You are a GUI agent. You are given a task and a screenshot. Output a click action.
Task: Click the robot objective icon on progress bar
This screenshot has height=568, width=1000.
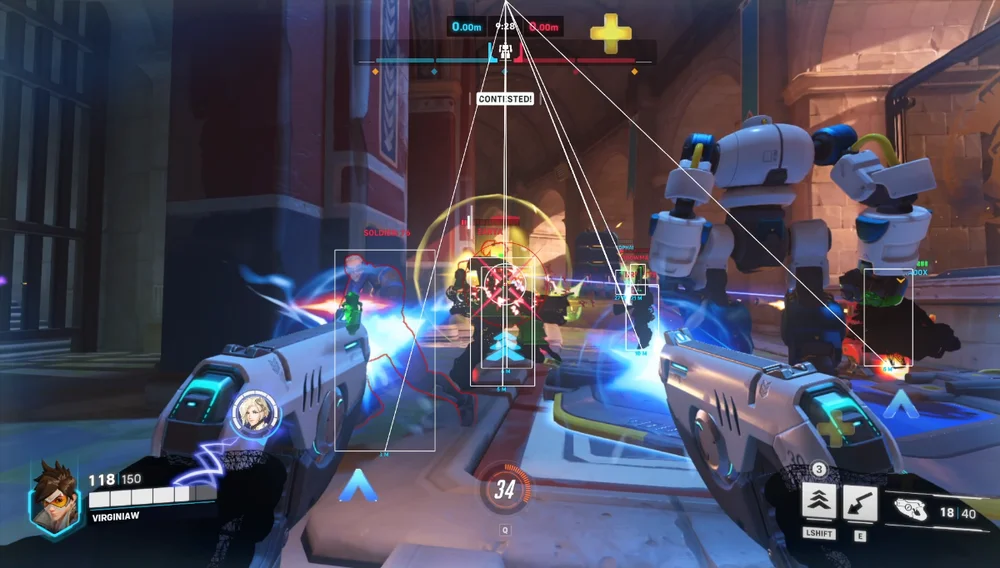pyautogui.click(x=506, y=50)
